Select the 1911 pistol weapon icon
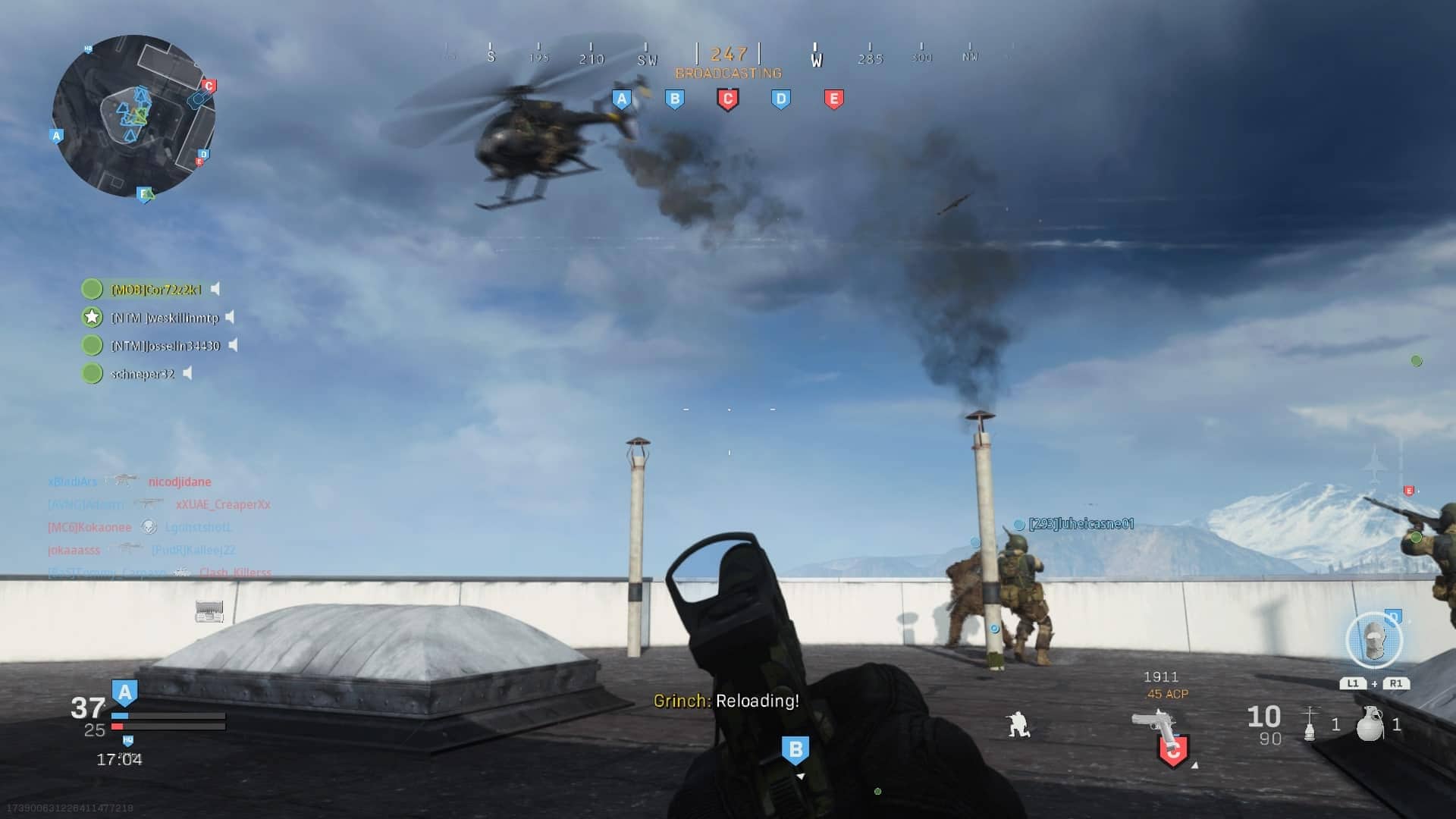The image size is (1456, 819). coord(1154,721)
